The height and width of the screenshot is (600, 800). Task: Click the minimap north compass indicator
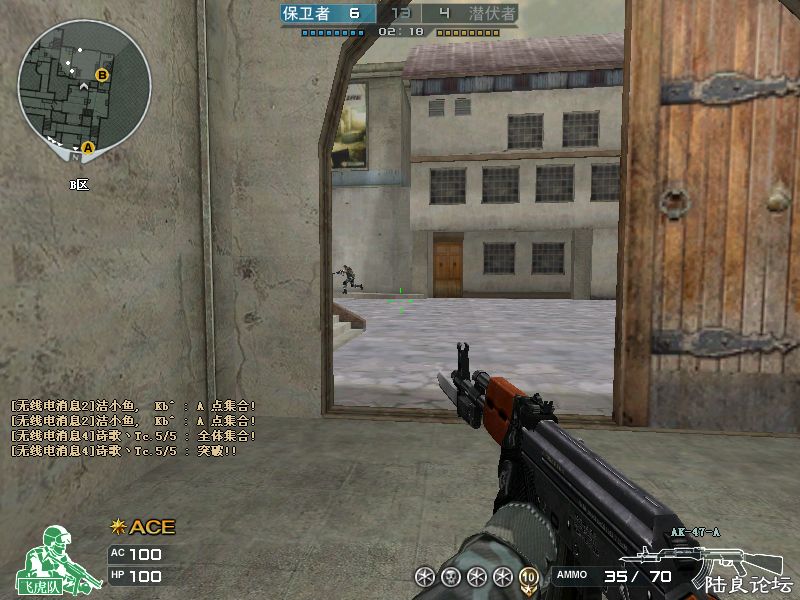click(x=76, y=157)
